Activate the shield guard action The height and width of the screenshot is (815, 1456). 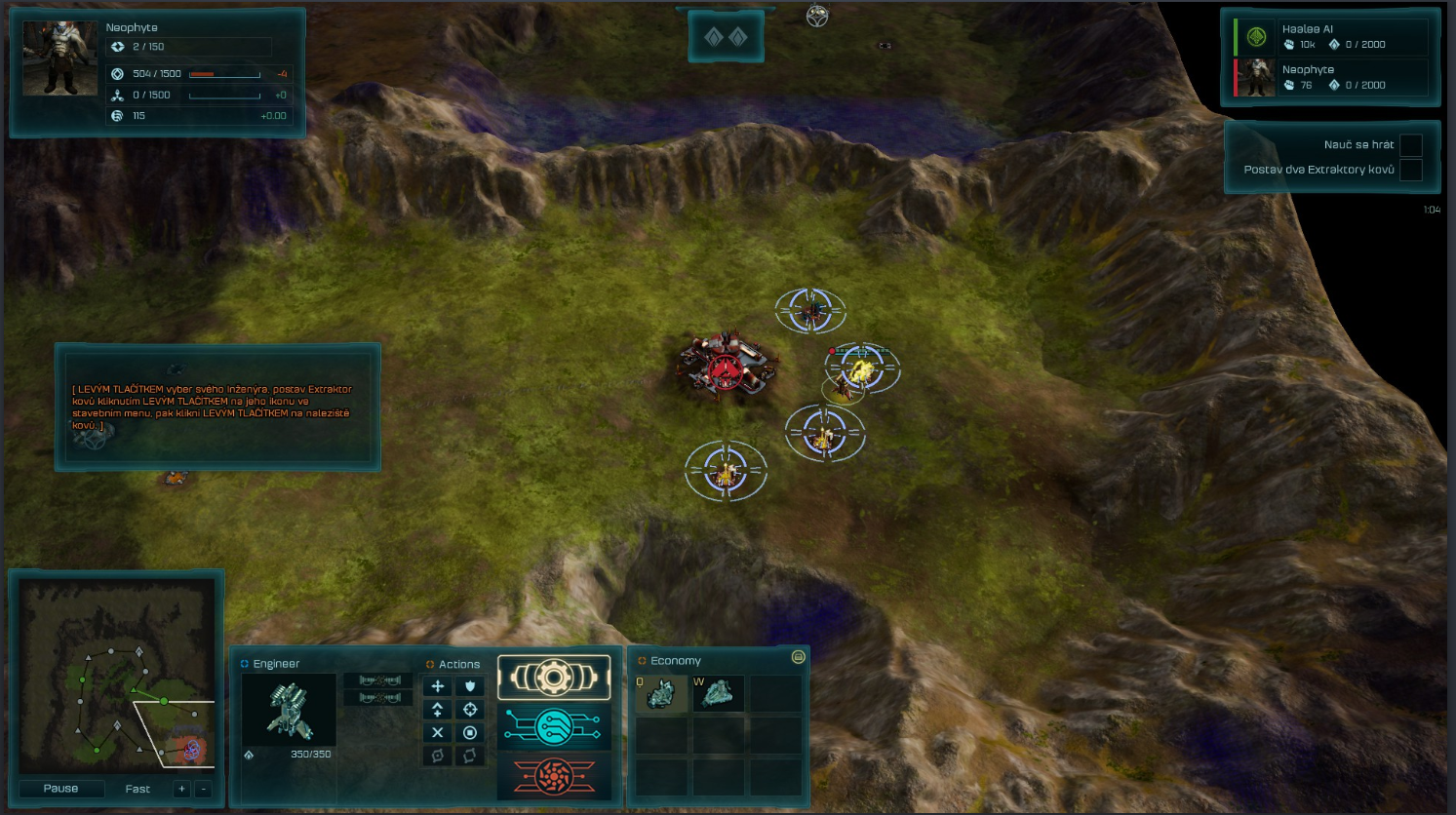tap(470, 686)
